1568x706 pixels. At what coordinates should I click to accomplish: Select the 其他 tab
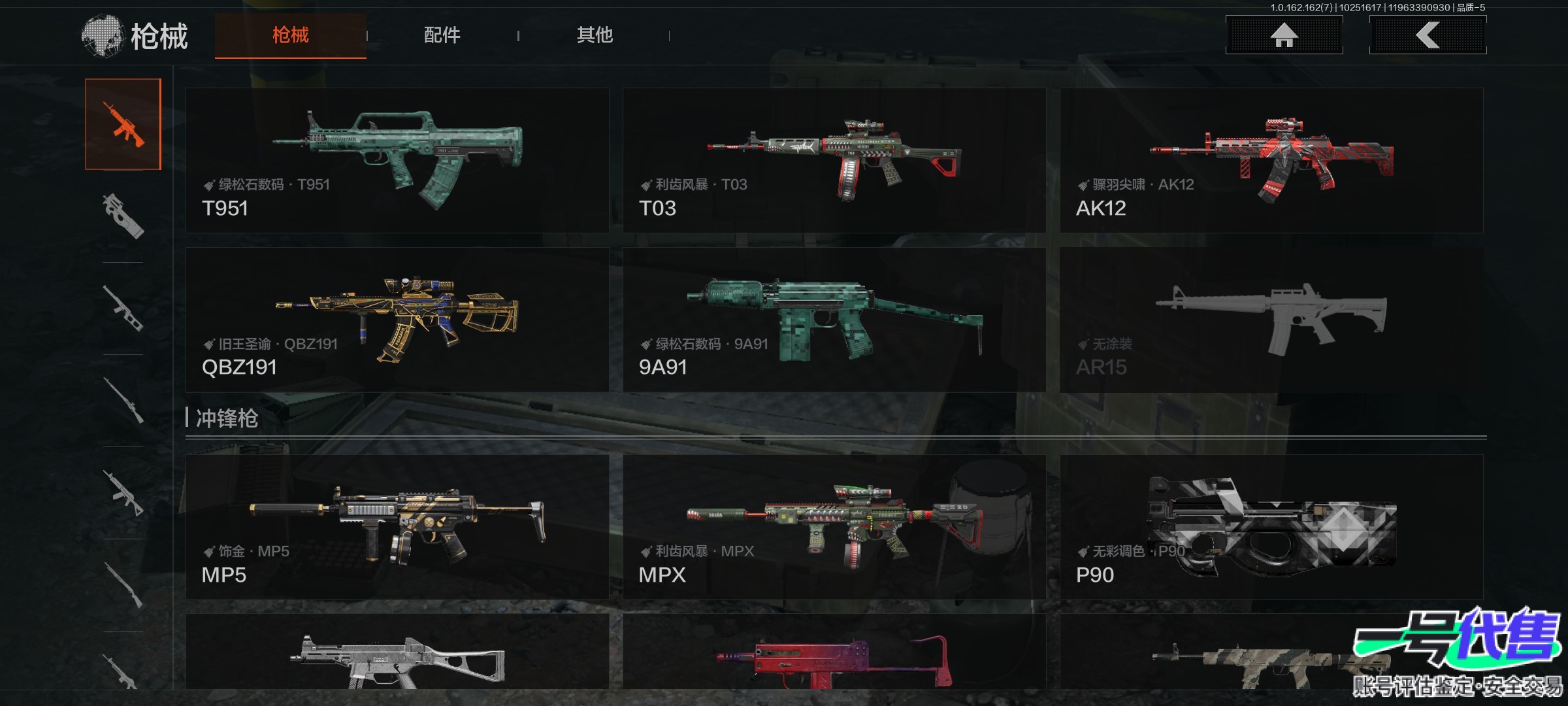(595, 35)
